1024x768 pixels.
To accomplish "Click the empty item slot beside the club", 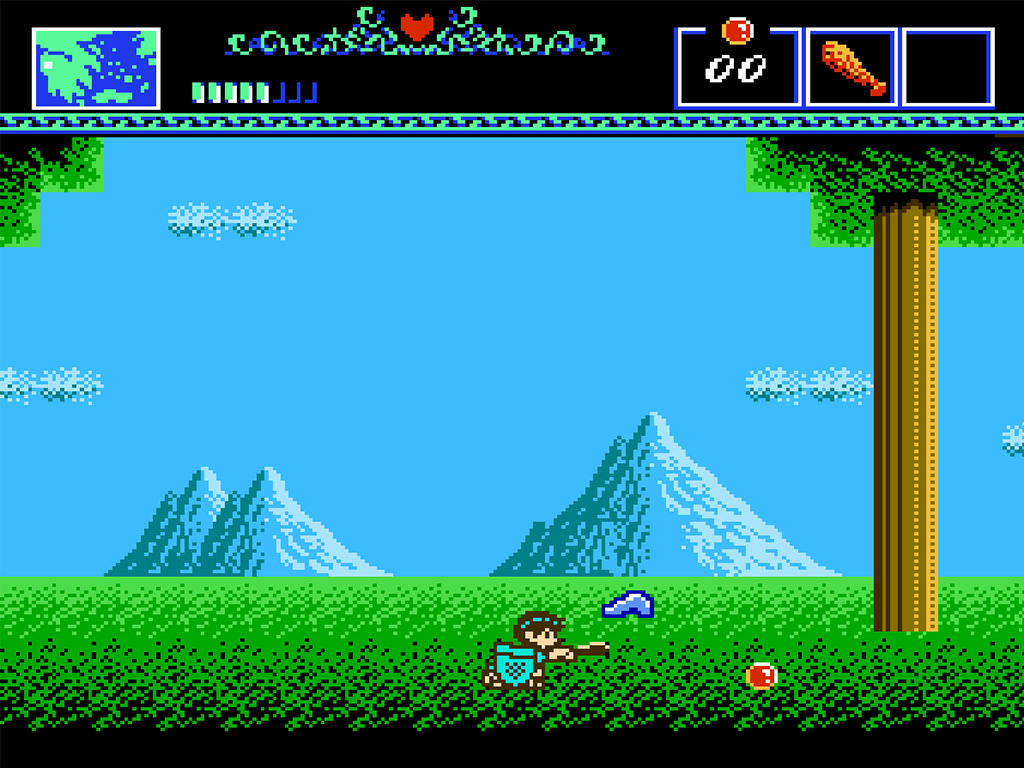I will (x=947, y=68).
